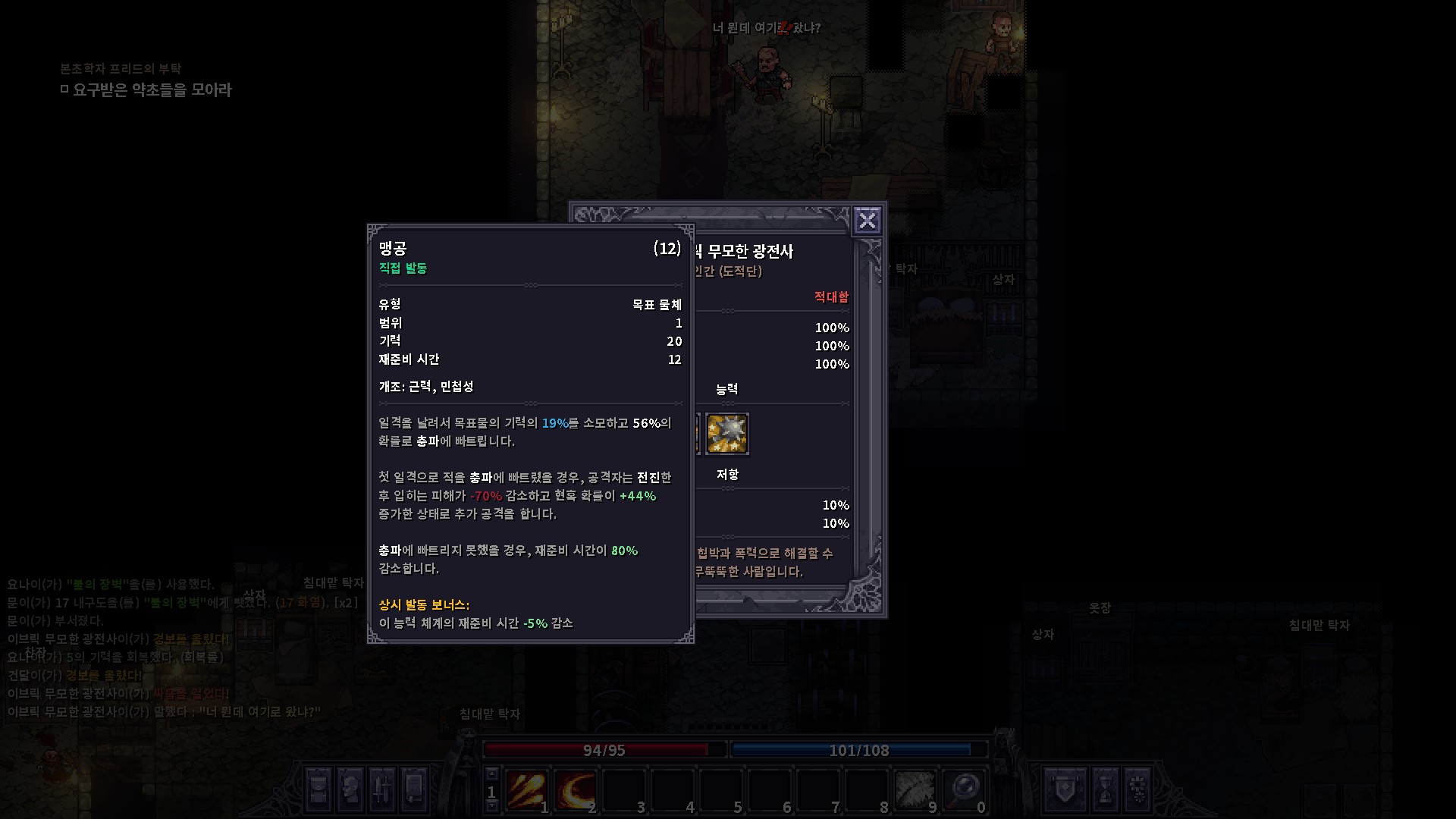Click the shield banner button
The width and height of the screenshot is (1456, 819).
pyautogui.click(x=1065, y=789)
